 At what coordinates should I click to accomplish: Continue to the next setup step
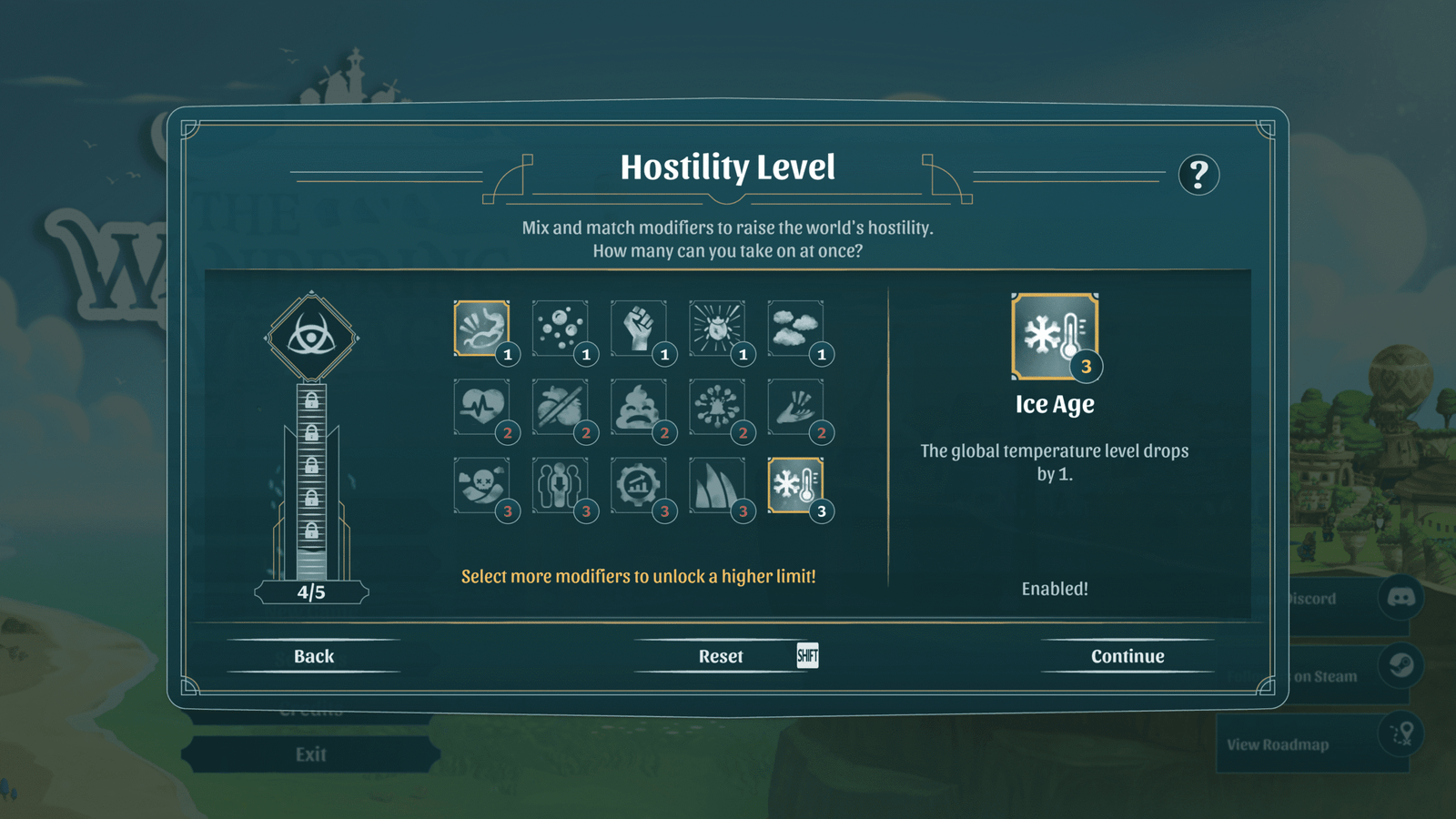click(1127, 656)
